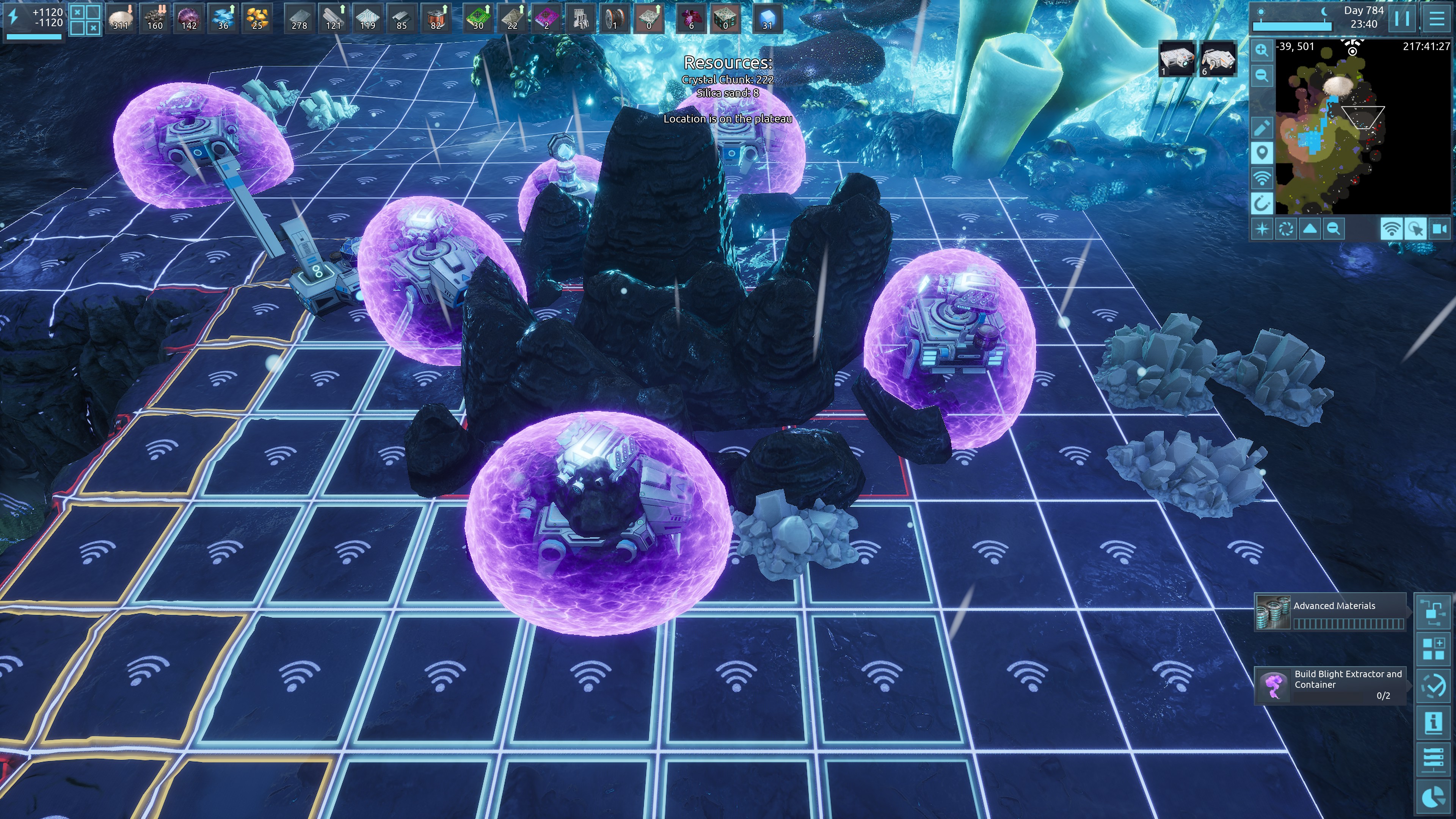Select the green circuit board resource

click(x=478, y=19)
